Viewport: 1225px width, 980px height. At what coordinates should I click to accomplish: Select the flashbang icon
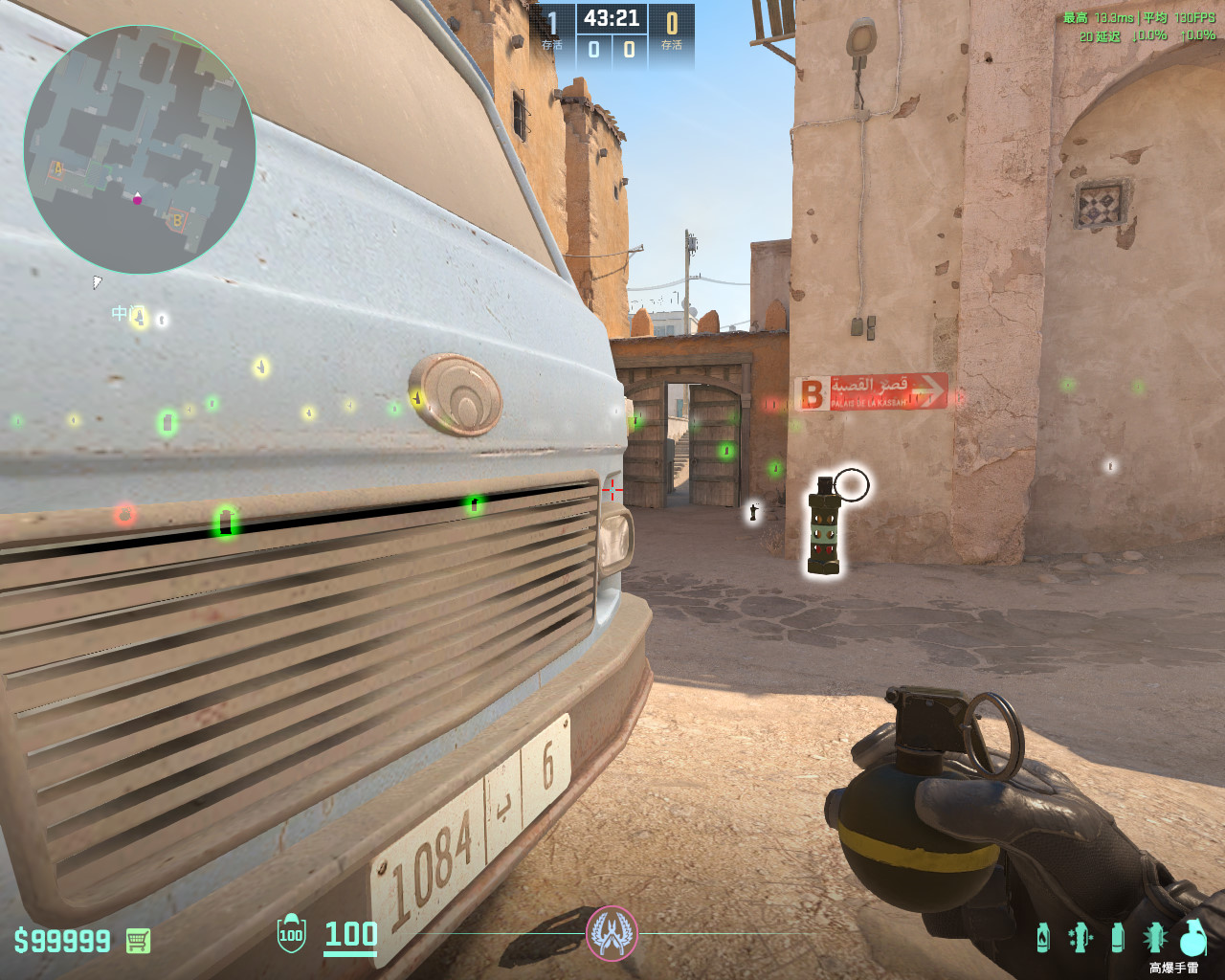point(1154,937)
